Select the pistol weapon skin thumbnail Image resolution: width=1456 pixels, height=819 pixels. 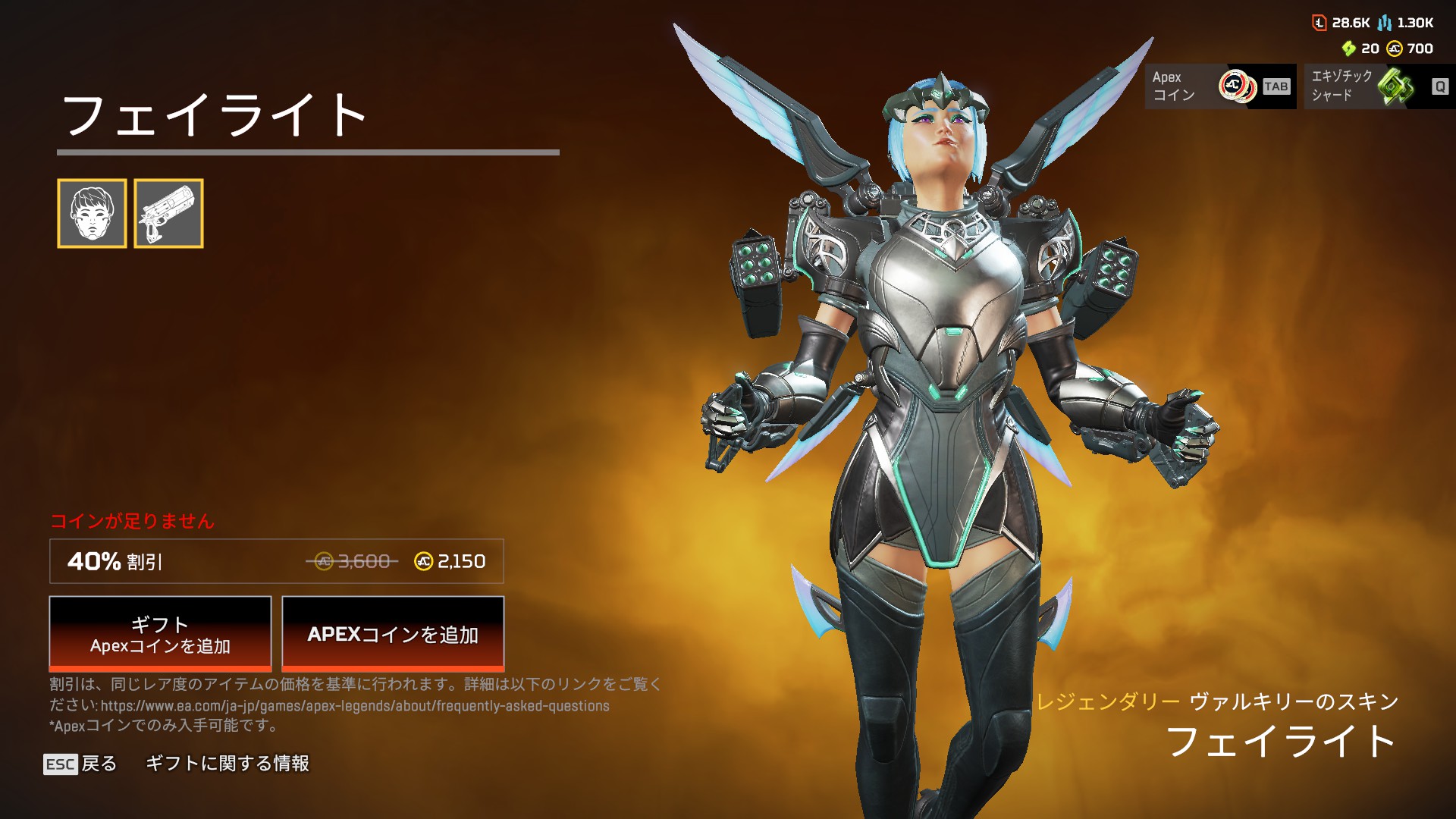pyautogui.click(x=168, y=213)
